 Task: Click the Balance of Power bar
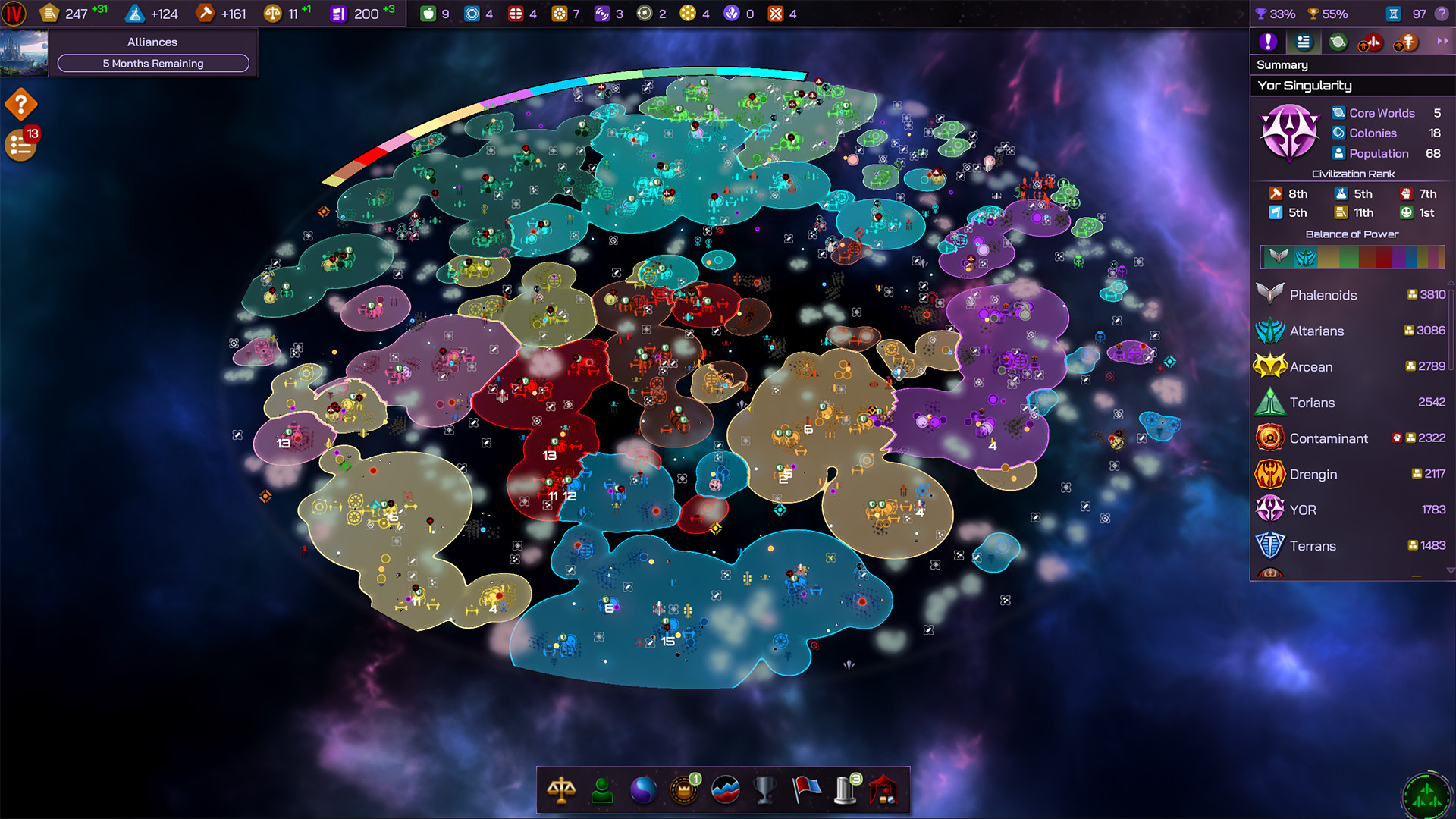1353,257
